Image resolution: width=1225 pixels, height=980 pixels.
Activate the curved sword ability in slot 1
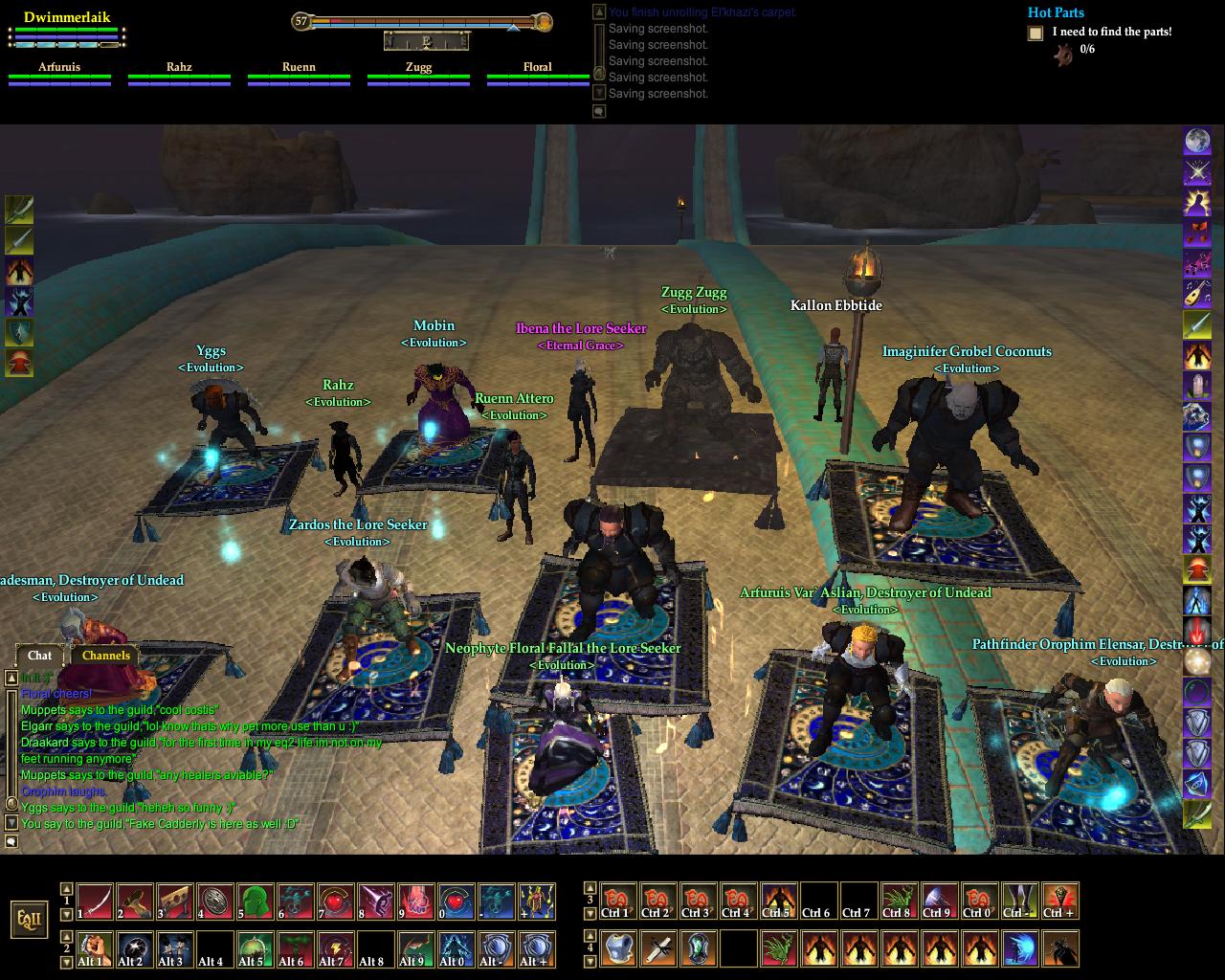pyautogui.click(x=95, y=902)
